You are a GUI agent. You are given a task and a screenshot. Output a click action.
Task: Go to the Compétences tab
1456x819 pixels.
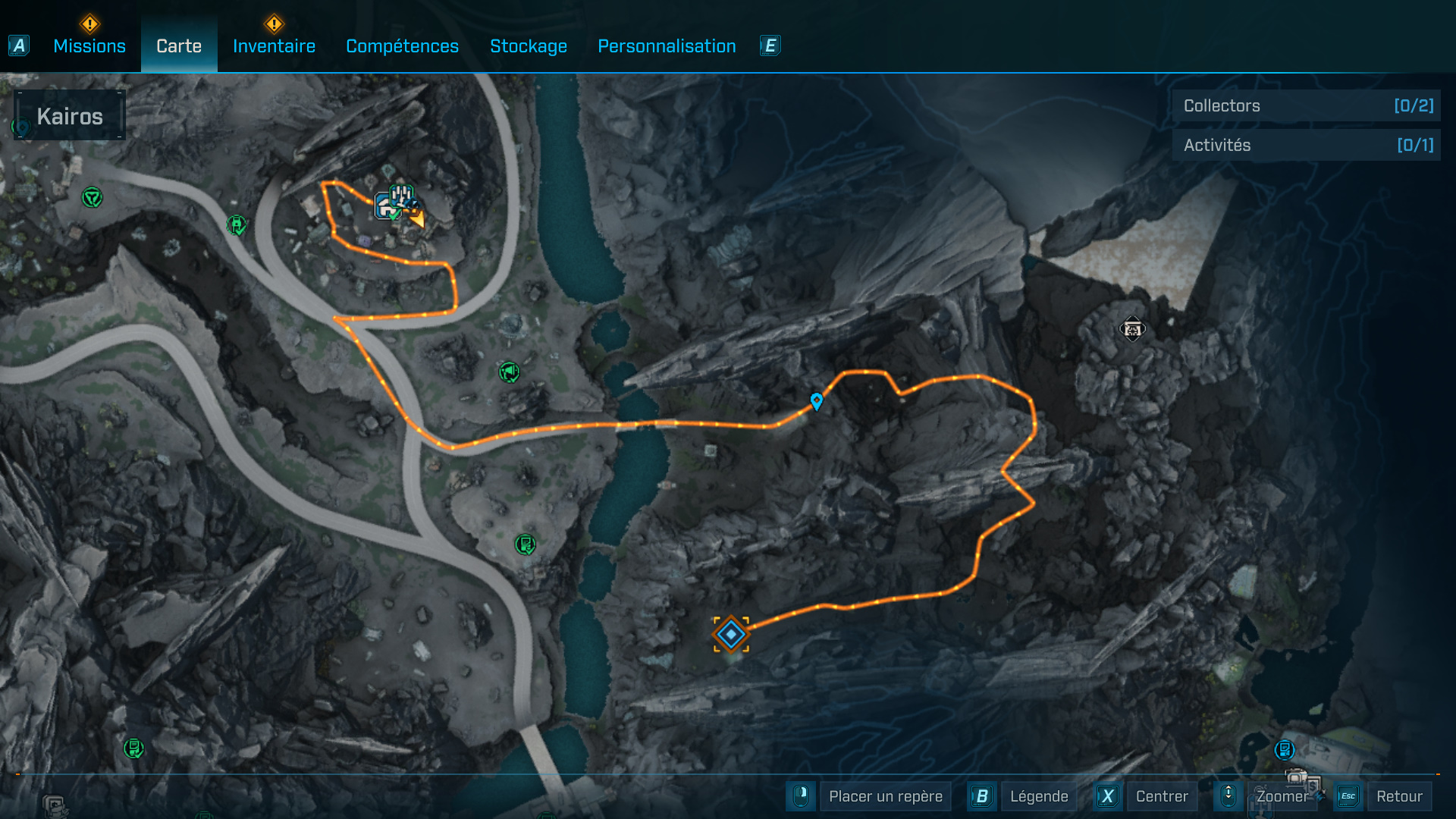(402, 46)
